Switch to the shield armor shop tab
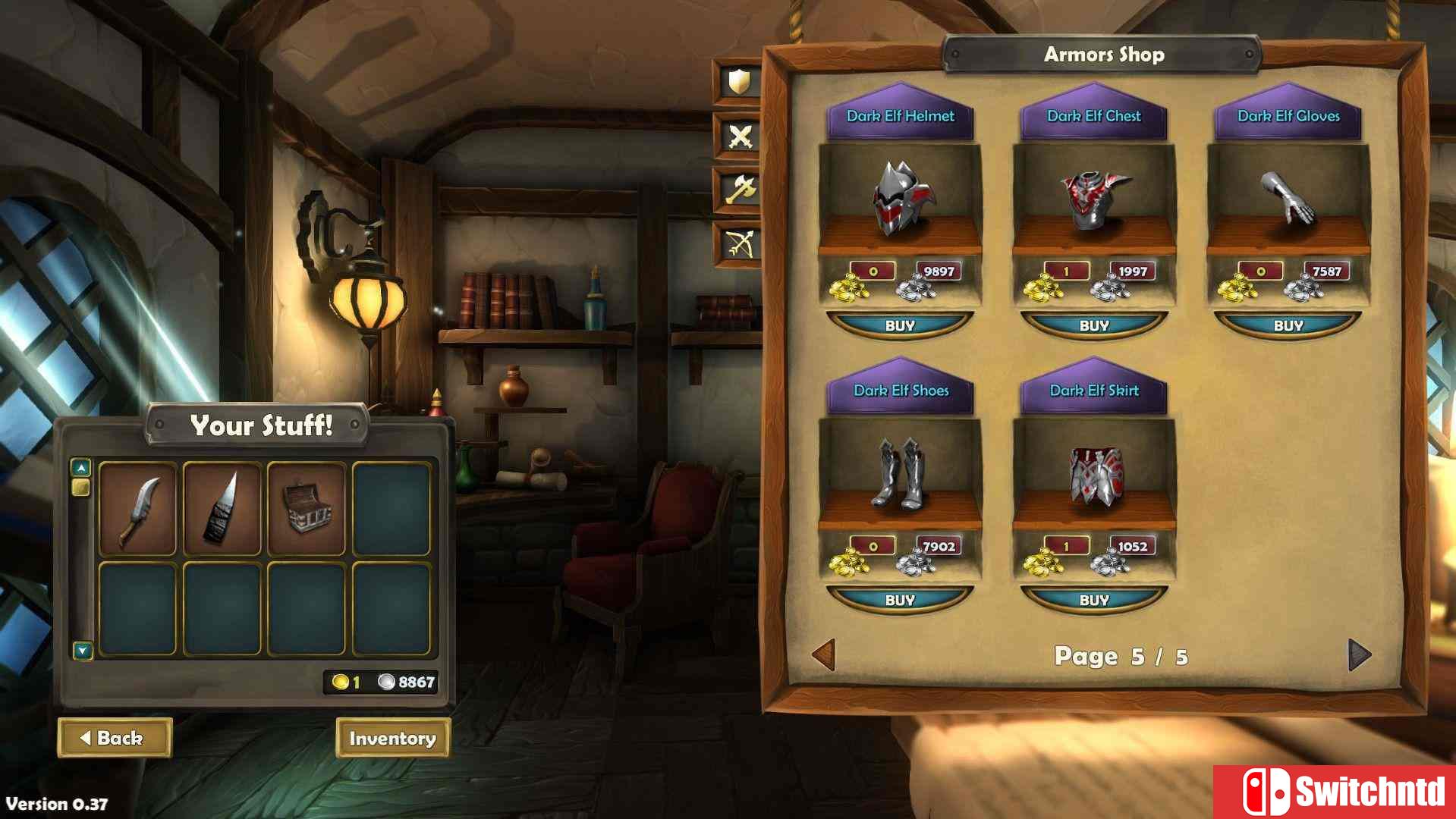Image resolution: width=1456 pixels, height=819 pixels. coord(739,82)
